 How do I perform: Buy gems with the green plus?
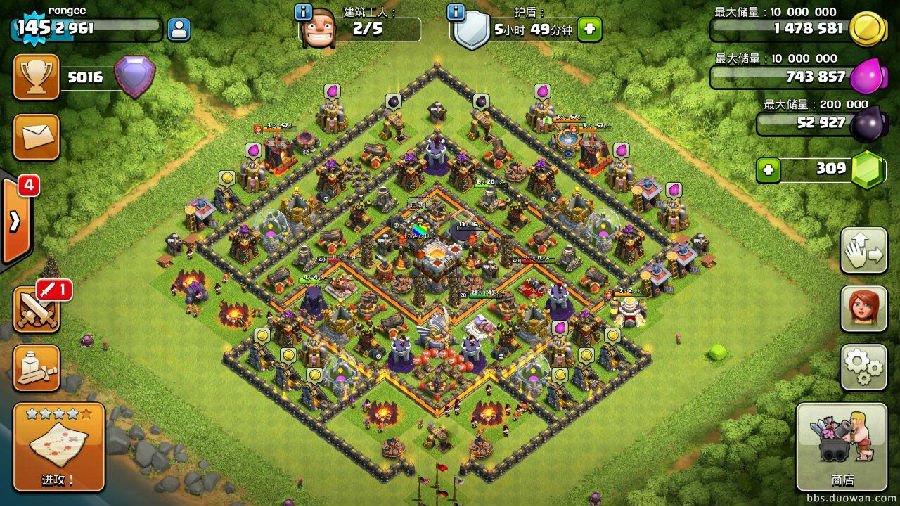768,169
